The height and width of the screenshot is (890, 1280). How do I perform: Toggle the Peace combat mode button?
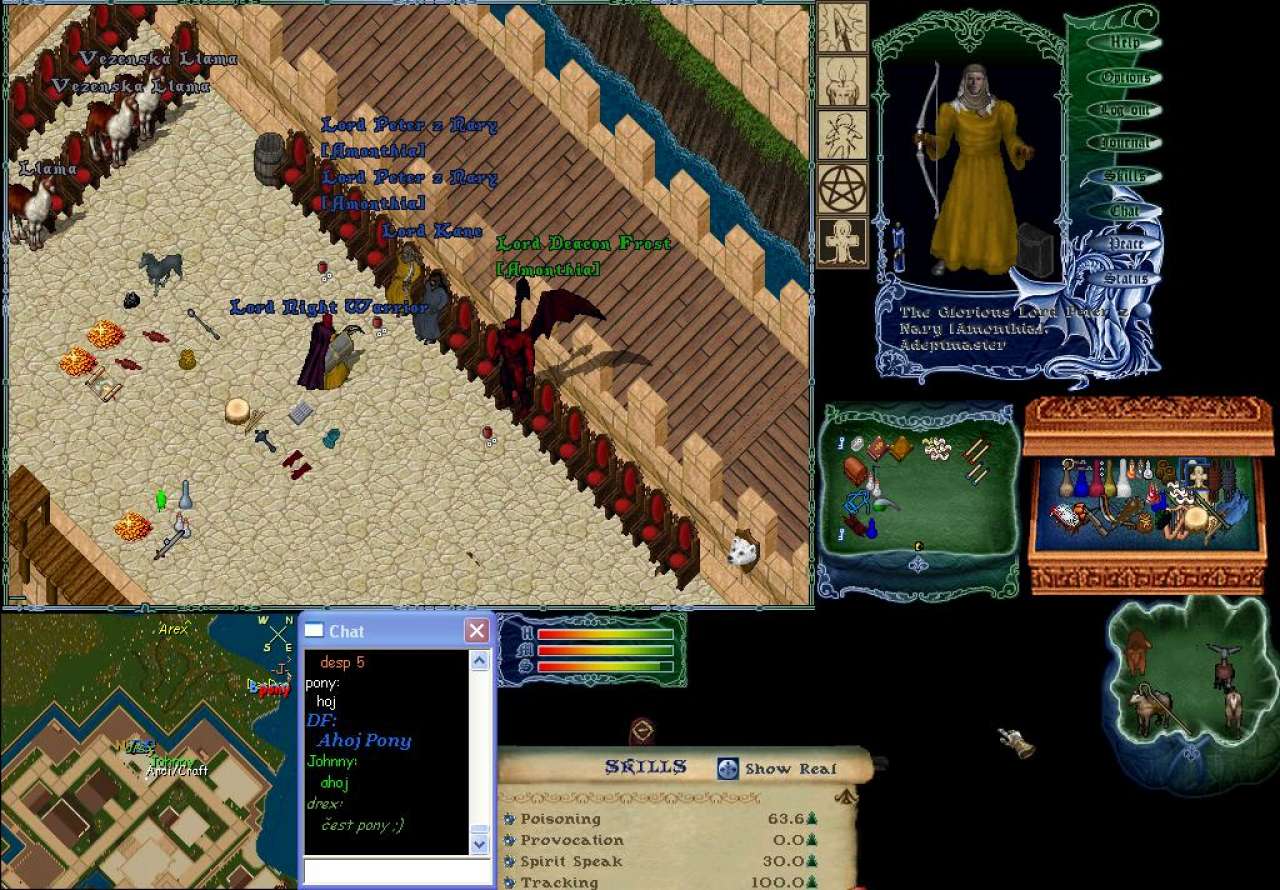point(1125,244)
